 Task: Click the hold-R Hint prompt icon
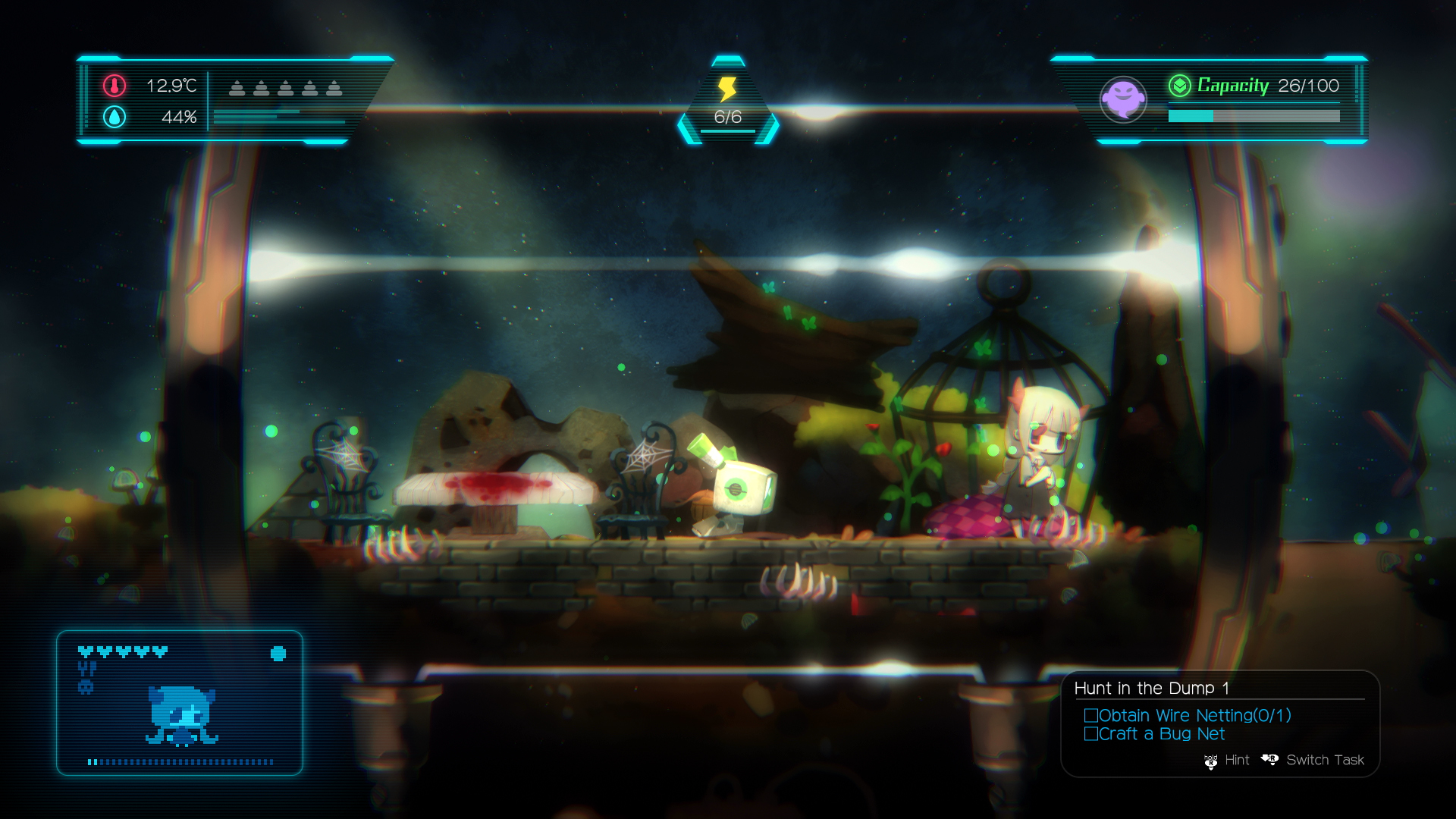click(1211, 761)
